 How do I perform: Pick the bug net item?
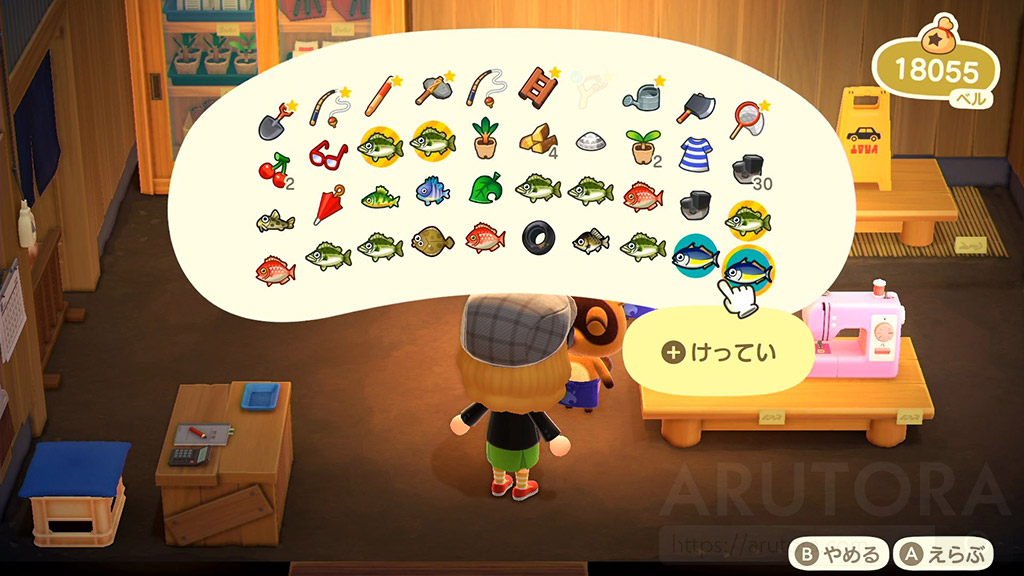[748, 119]
